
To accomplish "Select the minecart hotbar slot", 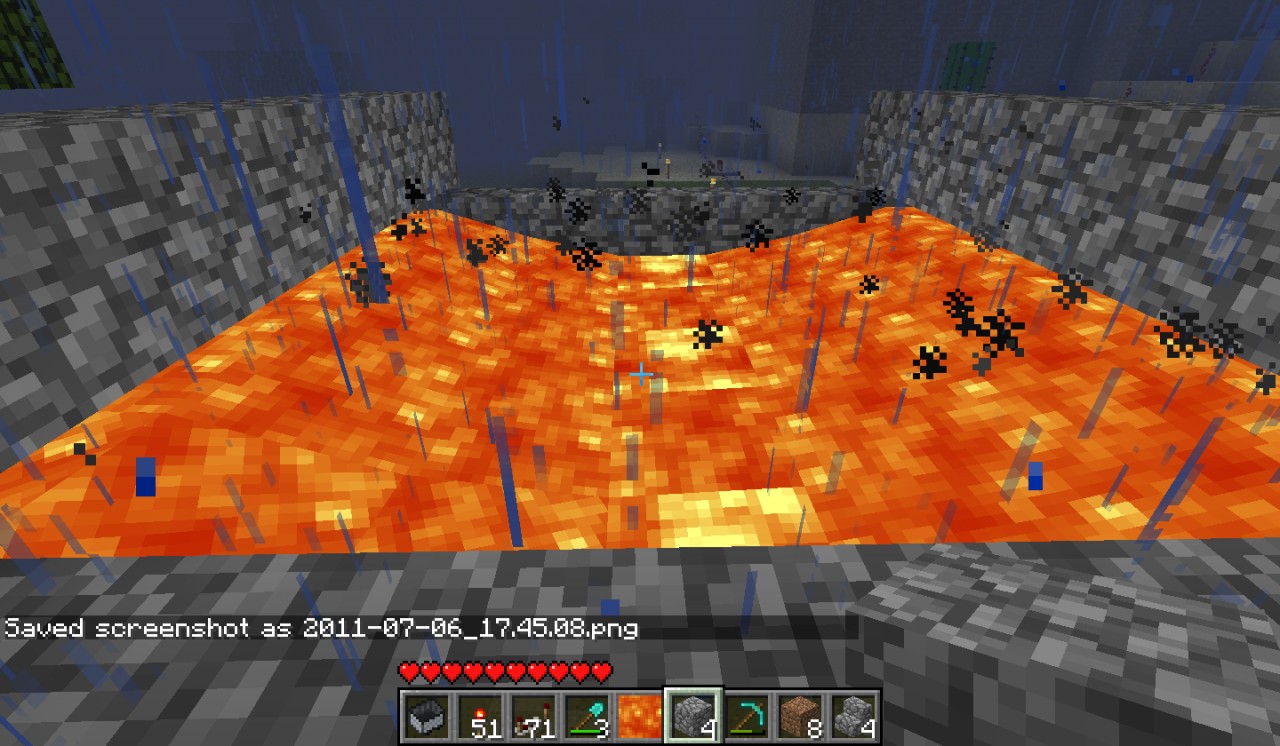I will pyautogui.click(x=426, y=716).
